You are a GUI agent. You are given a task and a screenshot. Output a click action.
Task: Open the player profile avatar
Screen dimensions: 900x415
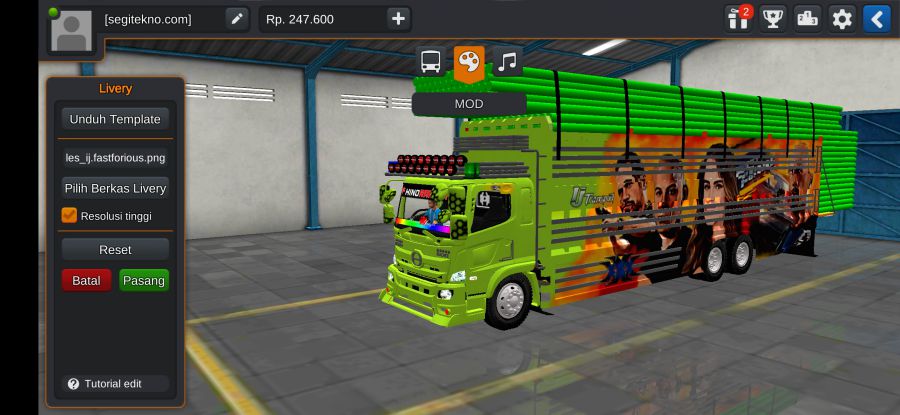[71, 32]
